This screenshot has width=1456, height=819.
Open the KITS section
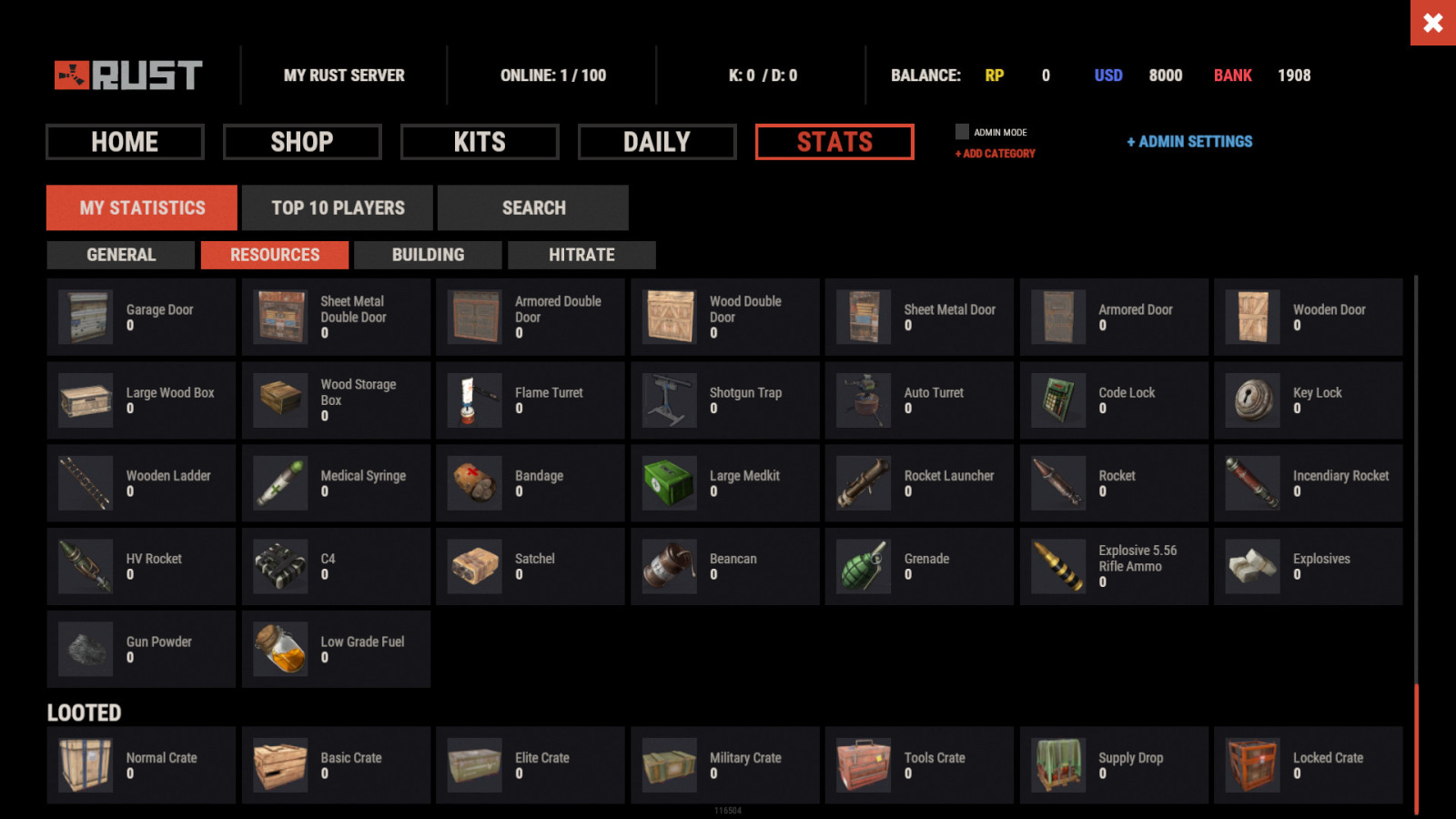tap(480, 142)
